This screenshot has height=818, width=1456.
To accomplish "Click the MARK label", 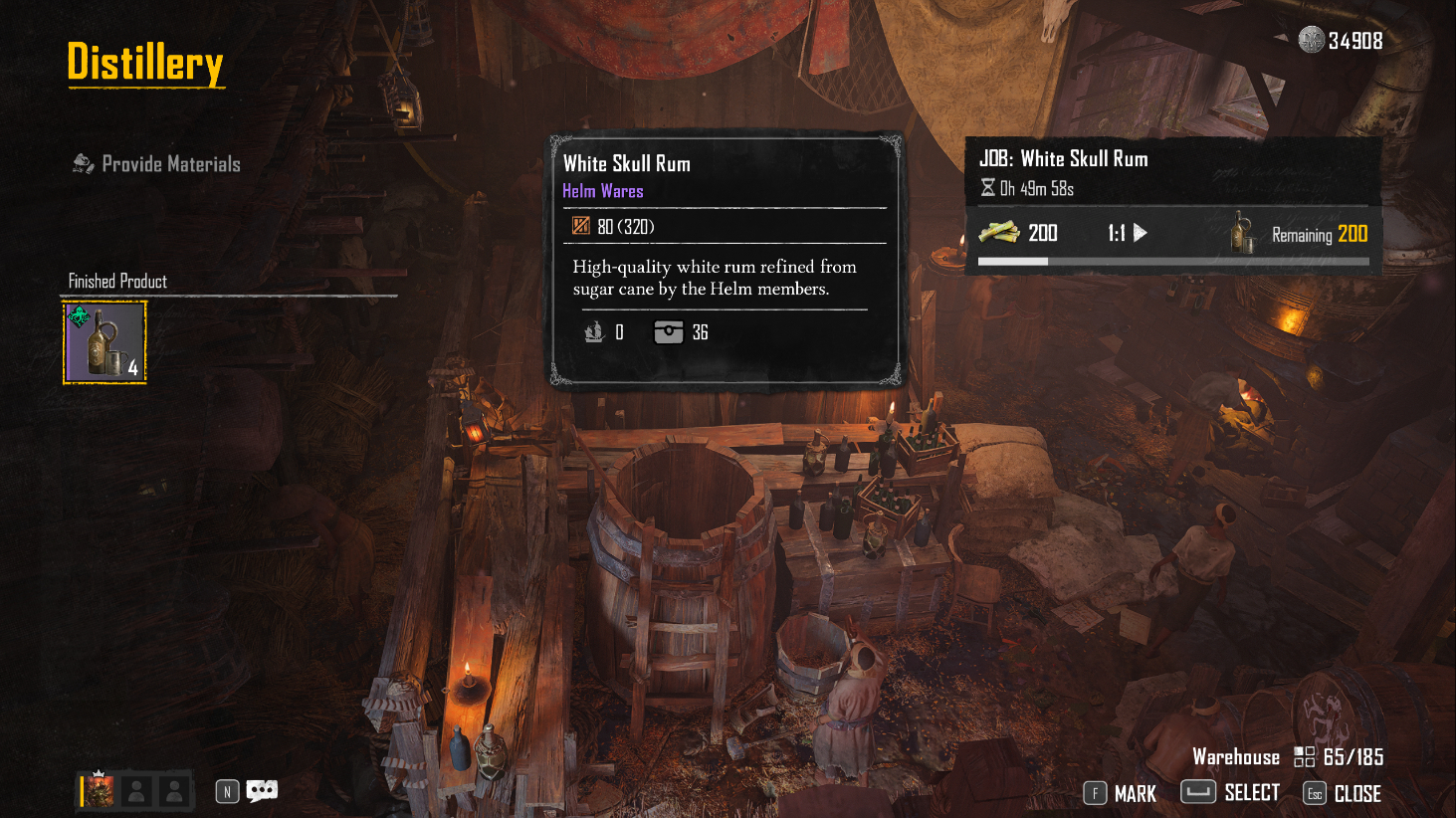I will pyautogui.click(x=1135, y=794).
